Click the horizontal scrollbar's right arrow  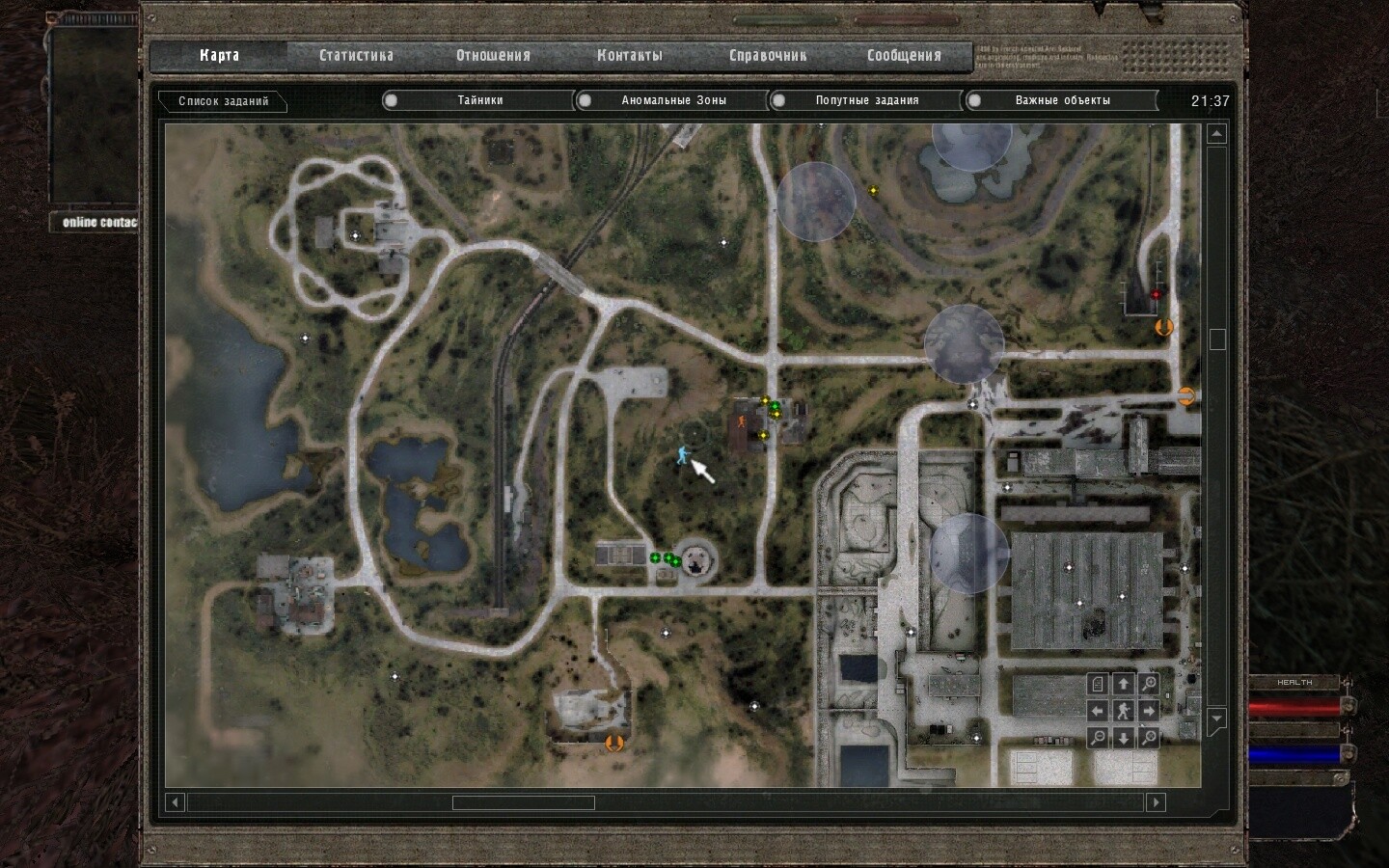(x=1156, y=802)
